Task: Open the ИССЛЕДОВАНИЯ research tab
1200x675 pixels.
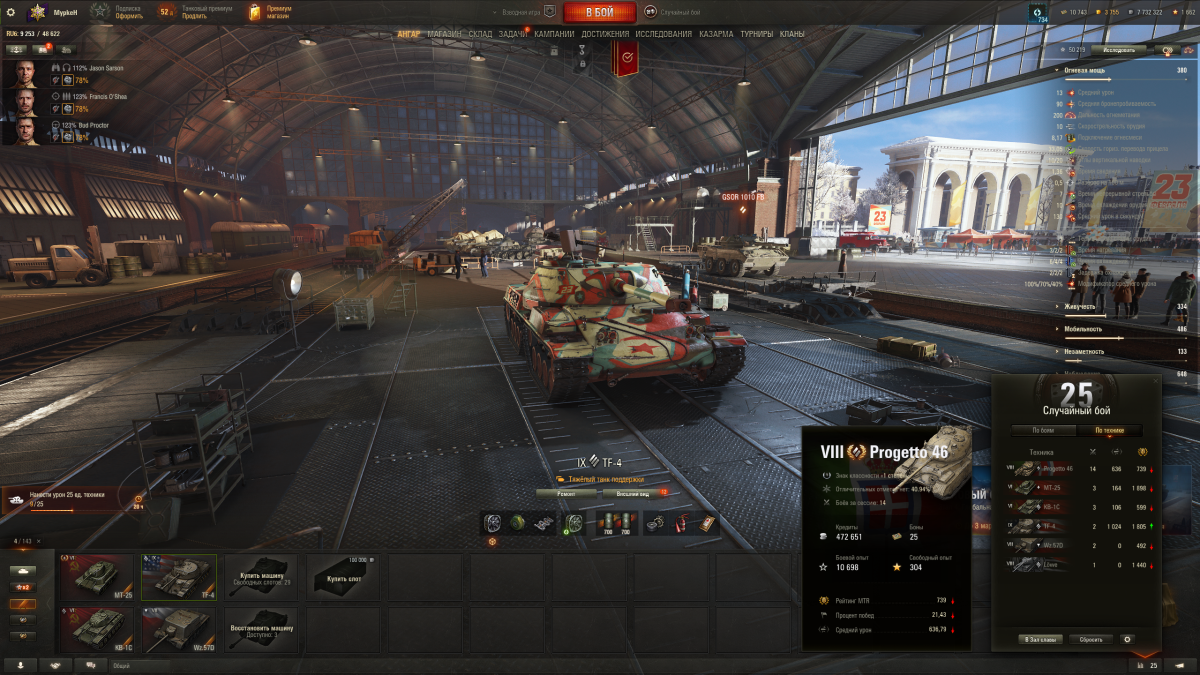Action: click(x=663, y=34)
